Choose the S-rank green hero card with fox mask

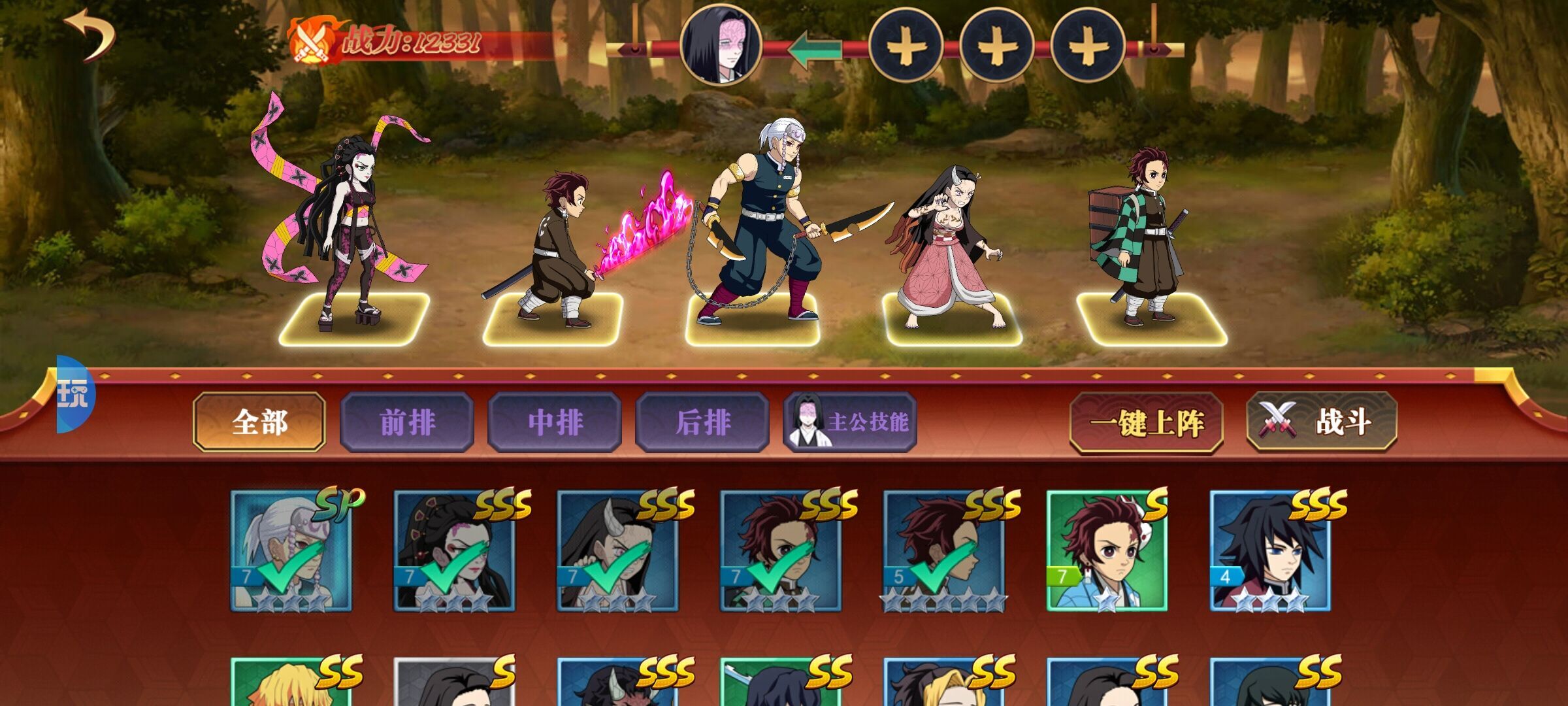[x=1107, y=551]
